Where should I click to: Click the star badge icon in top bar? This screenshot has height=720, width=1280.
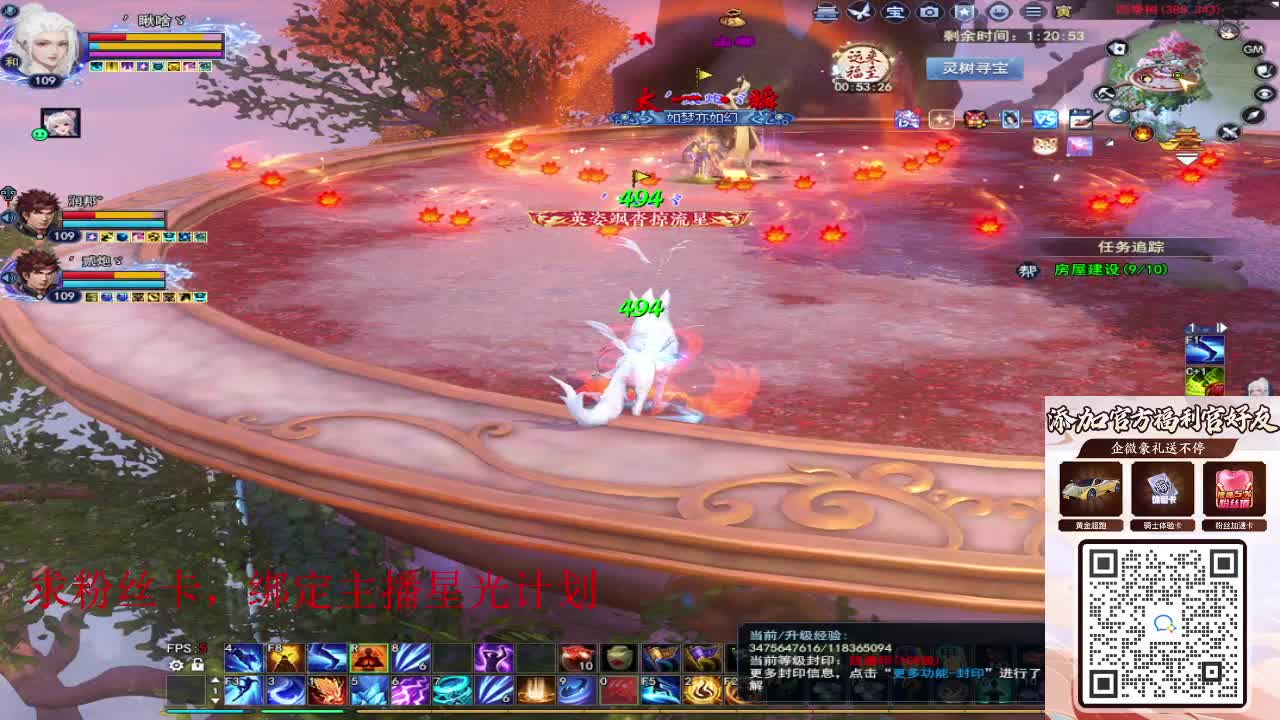click(963, 12)
